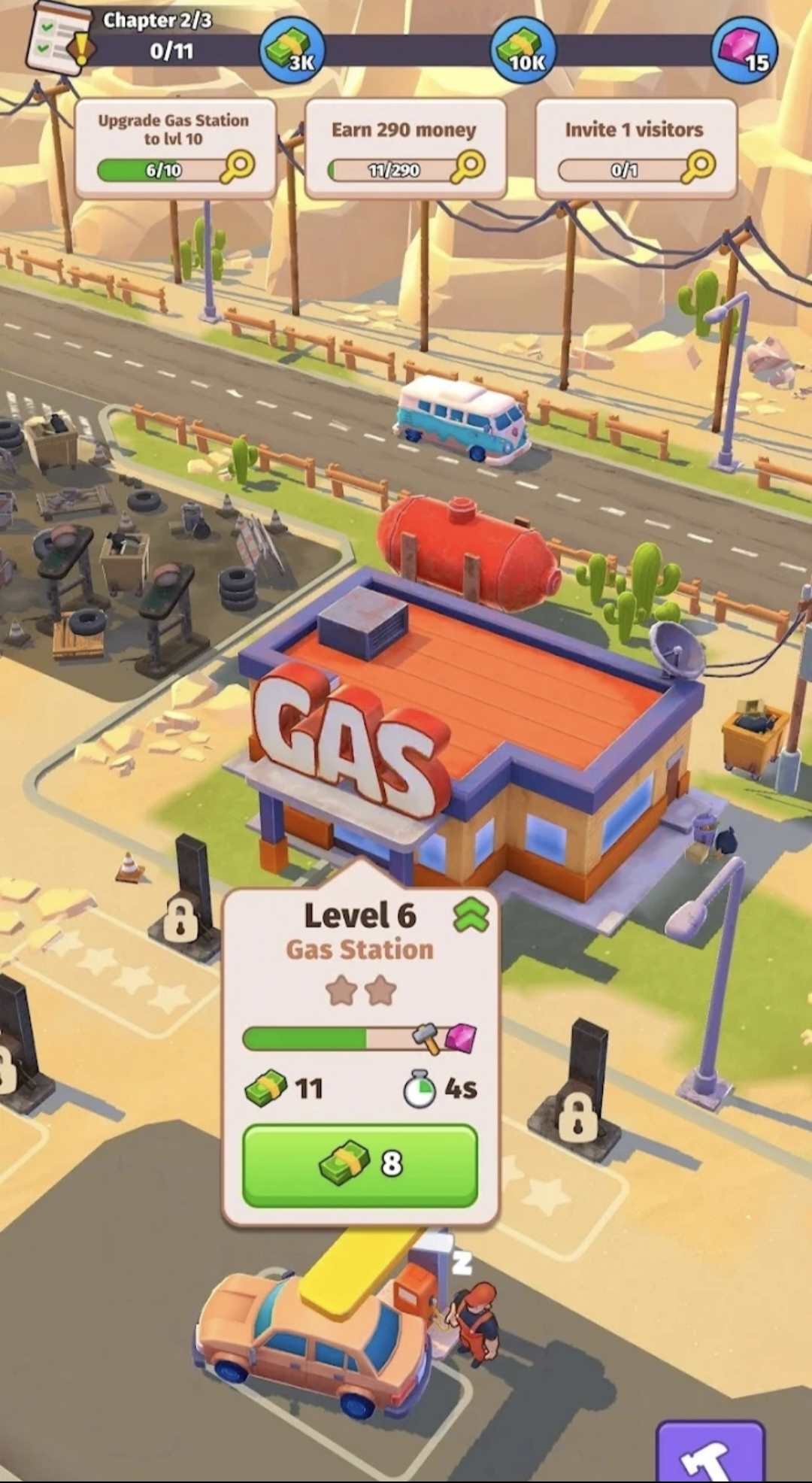The height and width of the screenshot is (1483, 812).
Task: Tap the green double-chevron upgrade arrows
Action: 471,915
